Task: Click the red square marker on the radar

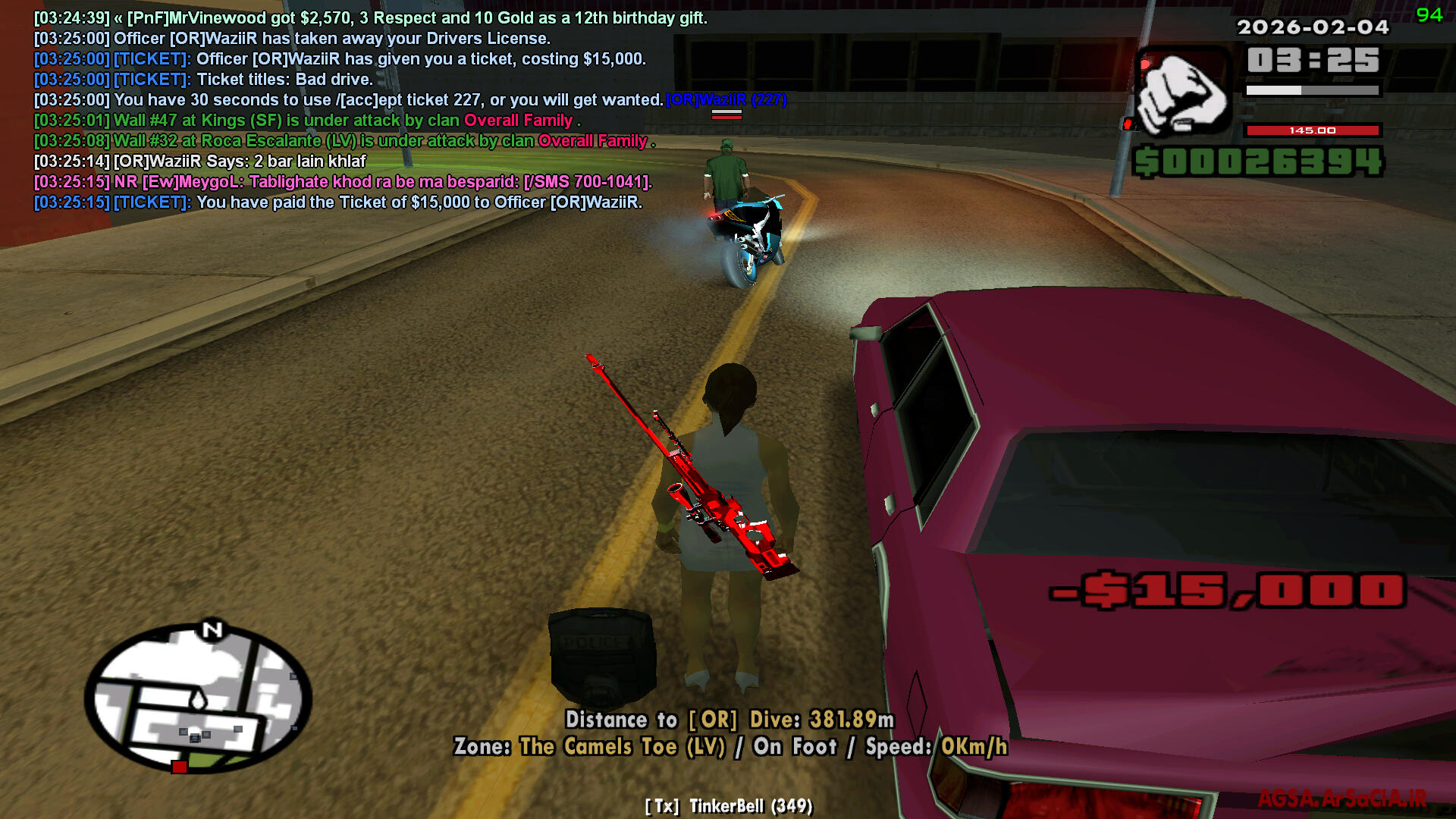Action: pyautogui.click(x=179, y=767)
